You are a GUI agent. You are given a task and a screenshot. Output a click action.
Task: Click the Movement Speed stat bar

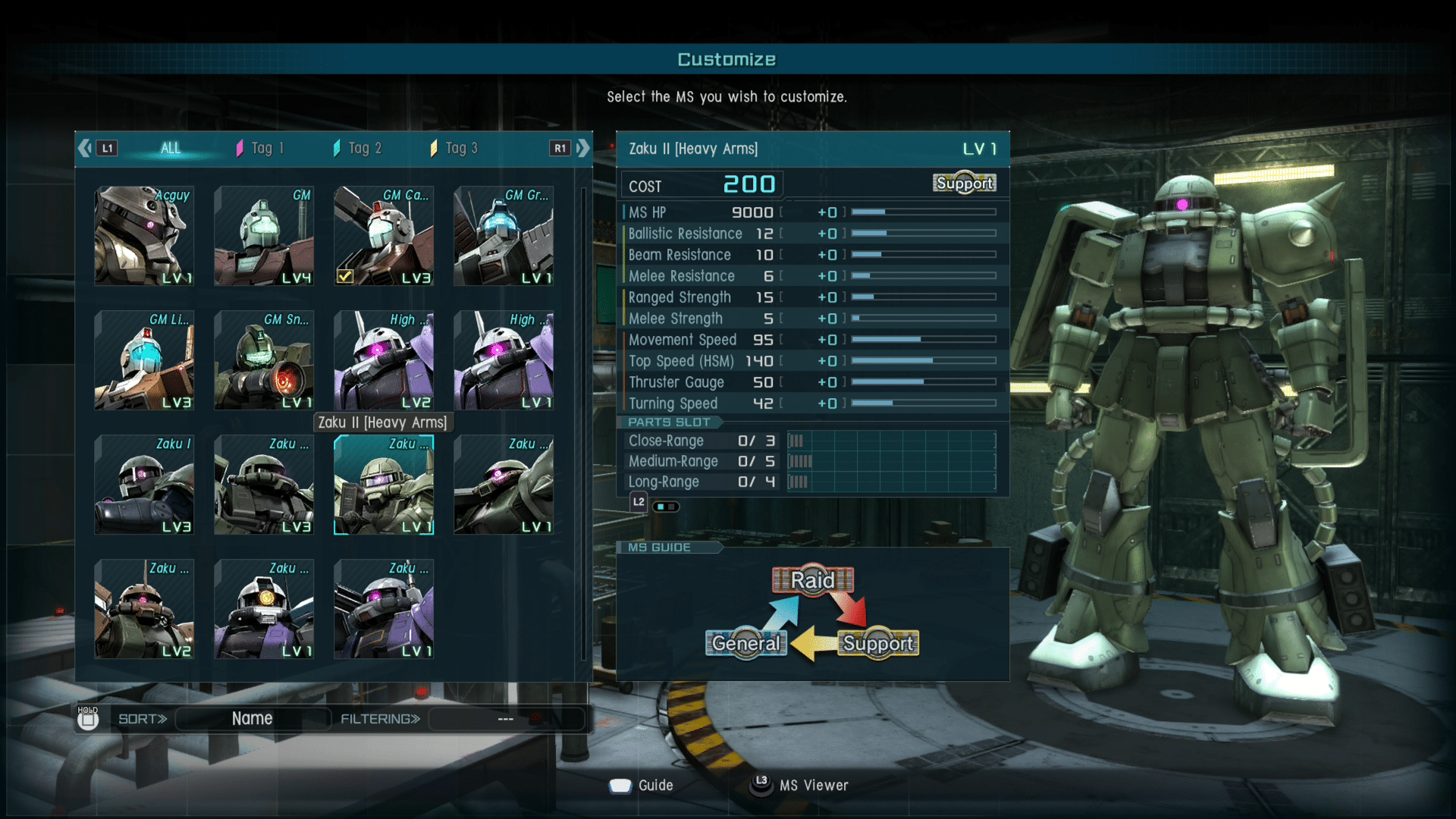924,340
